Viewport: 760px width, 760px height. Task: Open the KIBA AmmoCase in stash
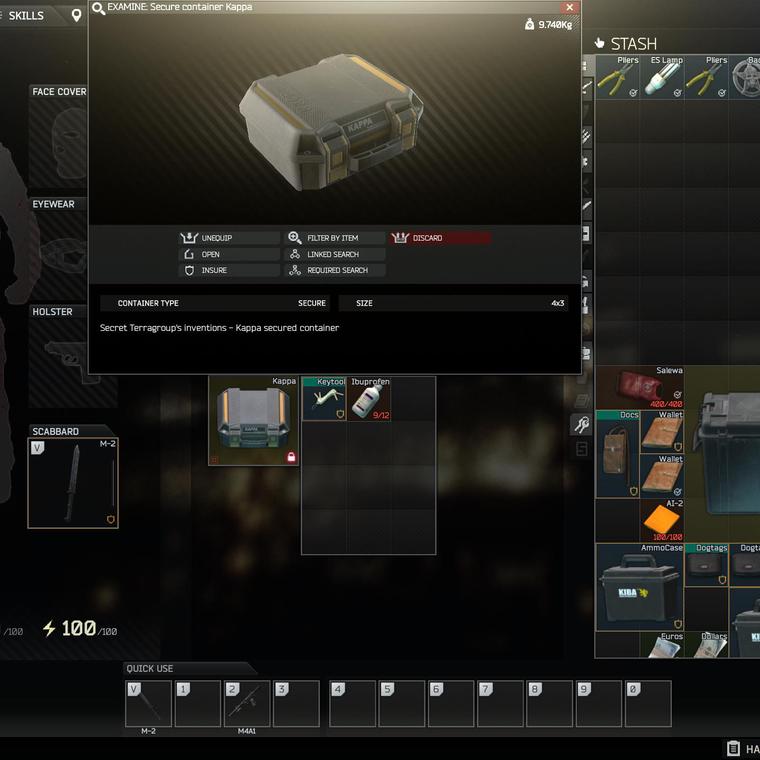click(x=640, y=587)
